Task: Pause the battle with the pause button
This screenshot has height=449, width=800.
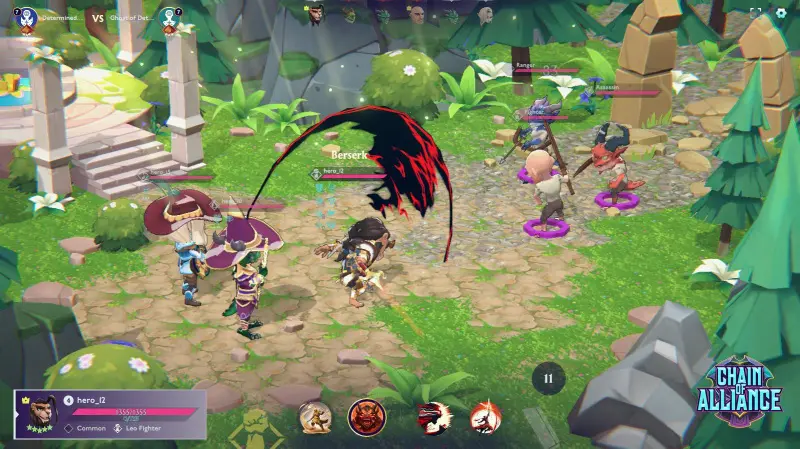Action: 547,379
